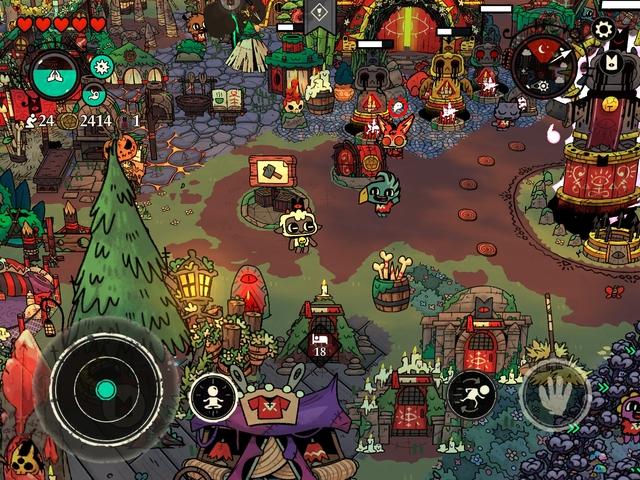The height and width of the screenshot is (480, 640).
Task: Open the quest banner with exclamation mark
Action: click(319, 13)
